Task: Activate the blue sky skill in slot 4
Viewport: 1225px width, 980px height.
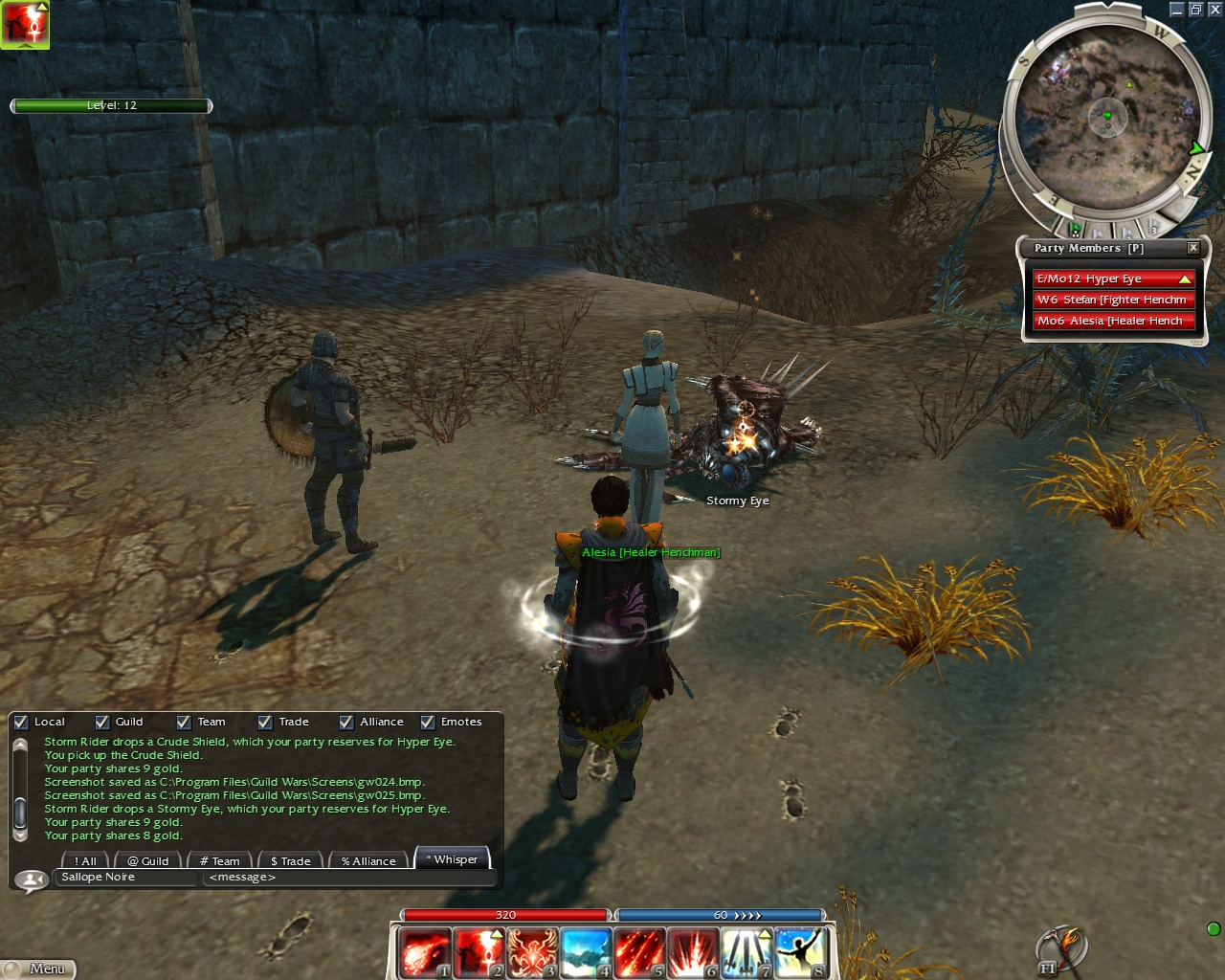Action: coord(586,953)
